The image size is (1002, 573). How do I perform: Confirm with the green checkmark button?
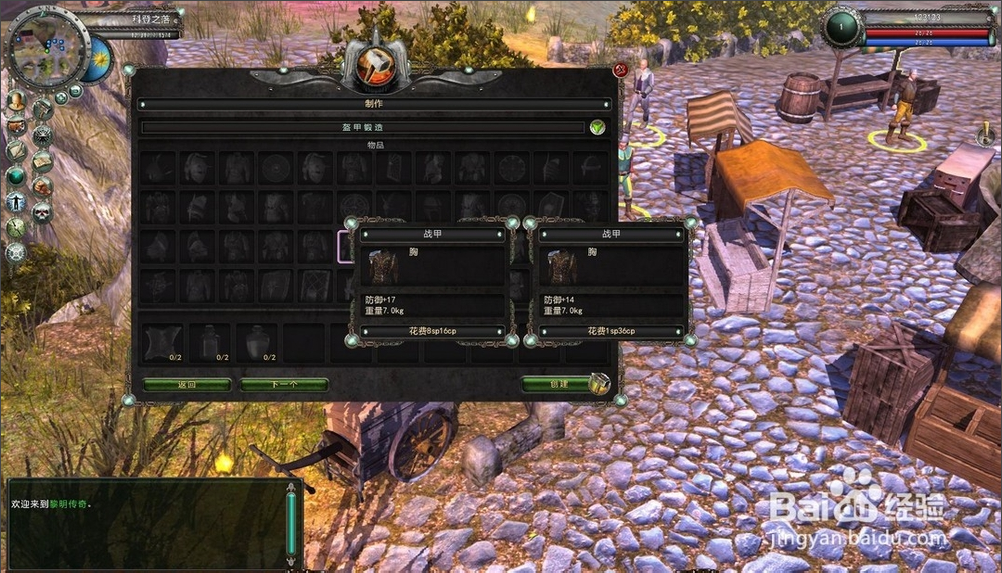point(597,128)
